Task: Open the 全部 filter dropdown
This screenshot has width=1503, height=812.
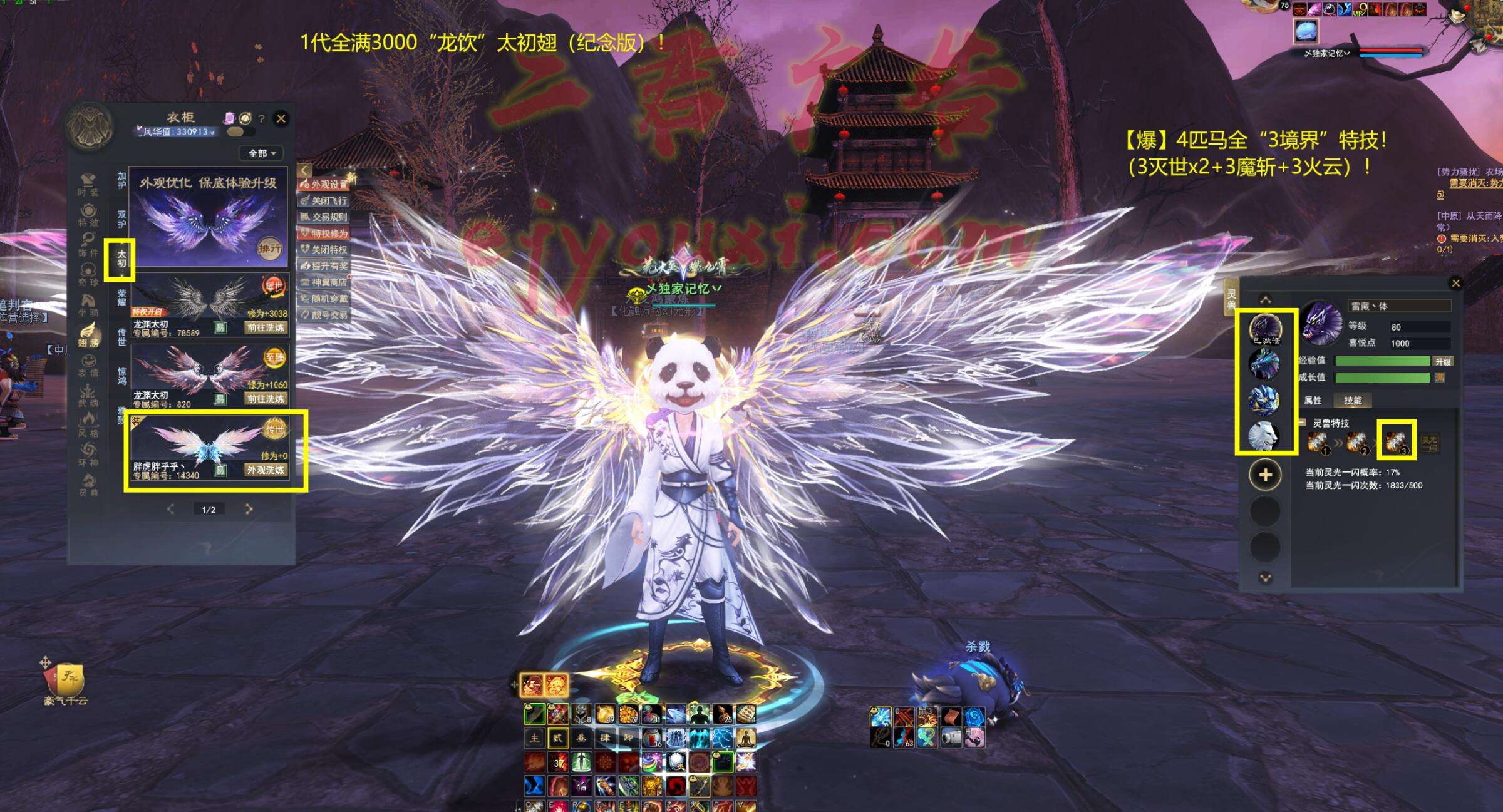Action: click(261, 153)
